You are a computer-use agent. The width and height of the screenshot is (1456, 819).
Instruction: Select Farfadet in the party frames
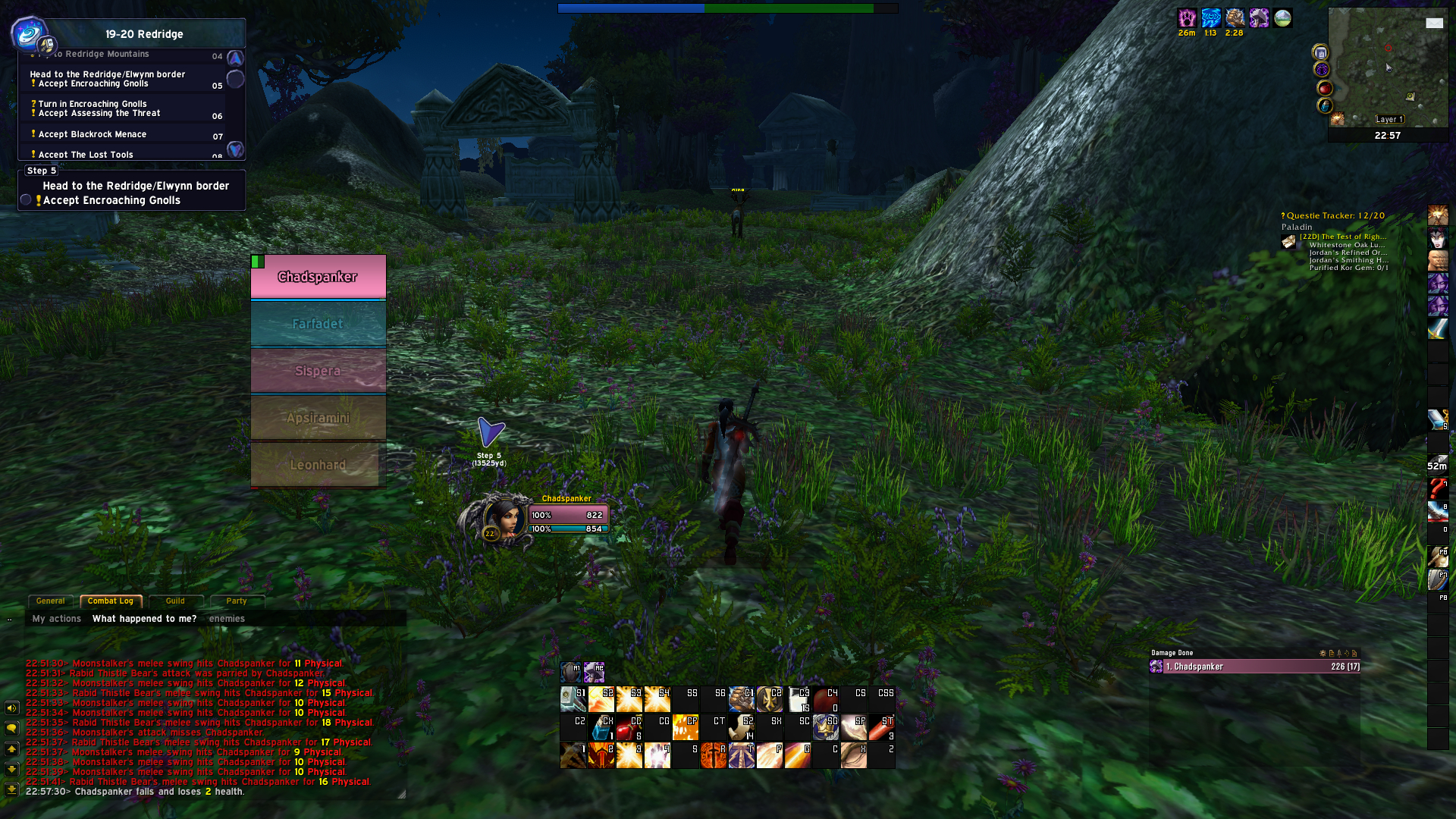[318, 324]
